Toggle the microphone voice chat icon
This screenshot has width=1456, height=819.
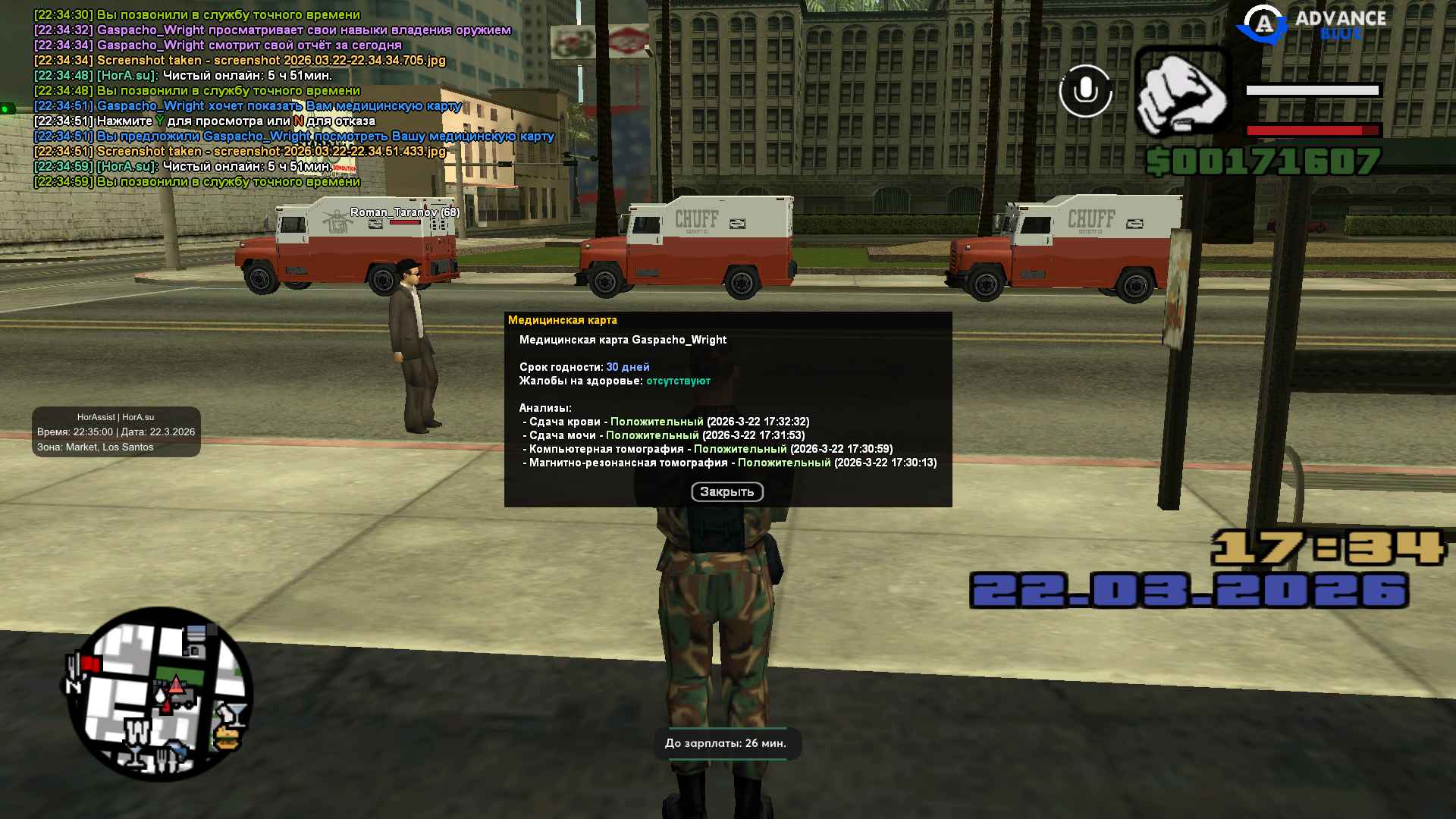pyautogui.click(x=1085, y=91)
